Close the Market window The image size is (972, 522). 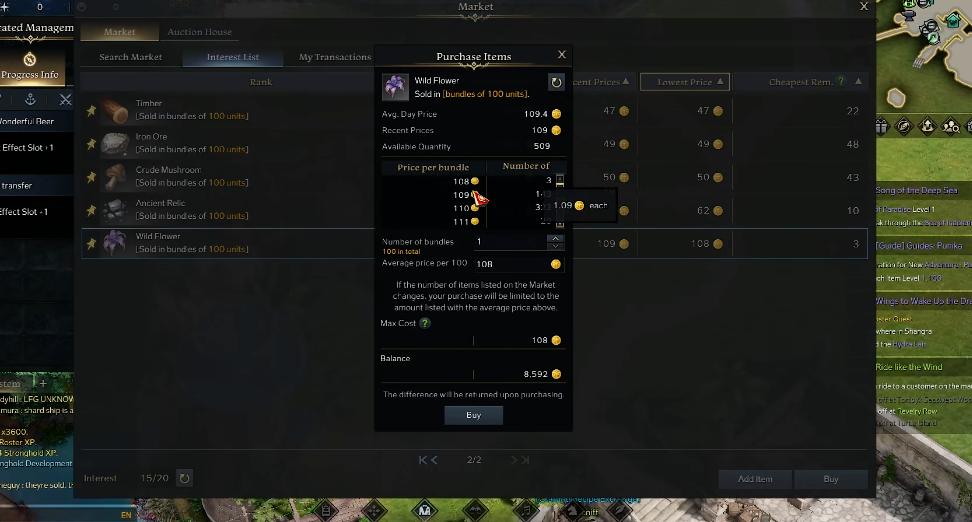tap(864, 7)
